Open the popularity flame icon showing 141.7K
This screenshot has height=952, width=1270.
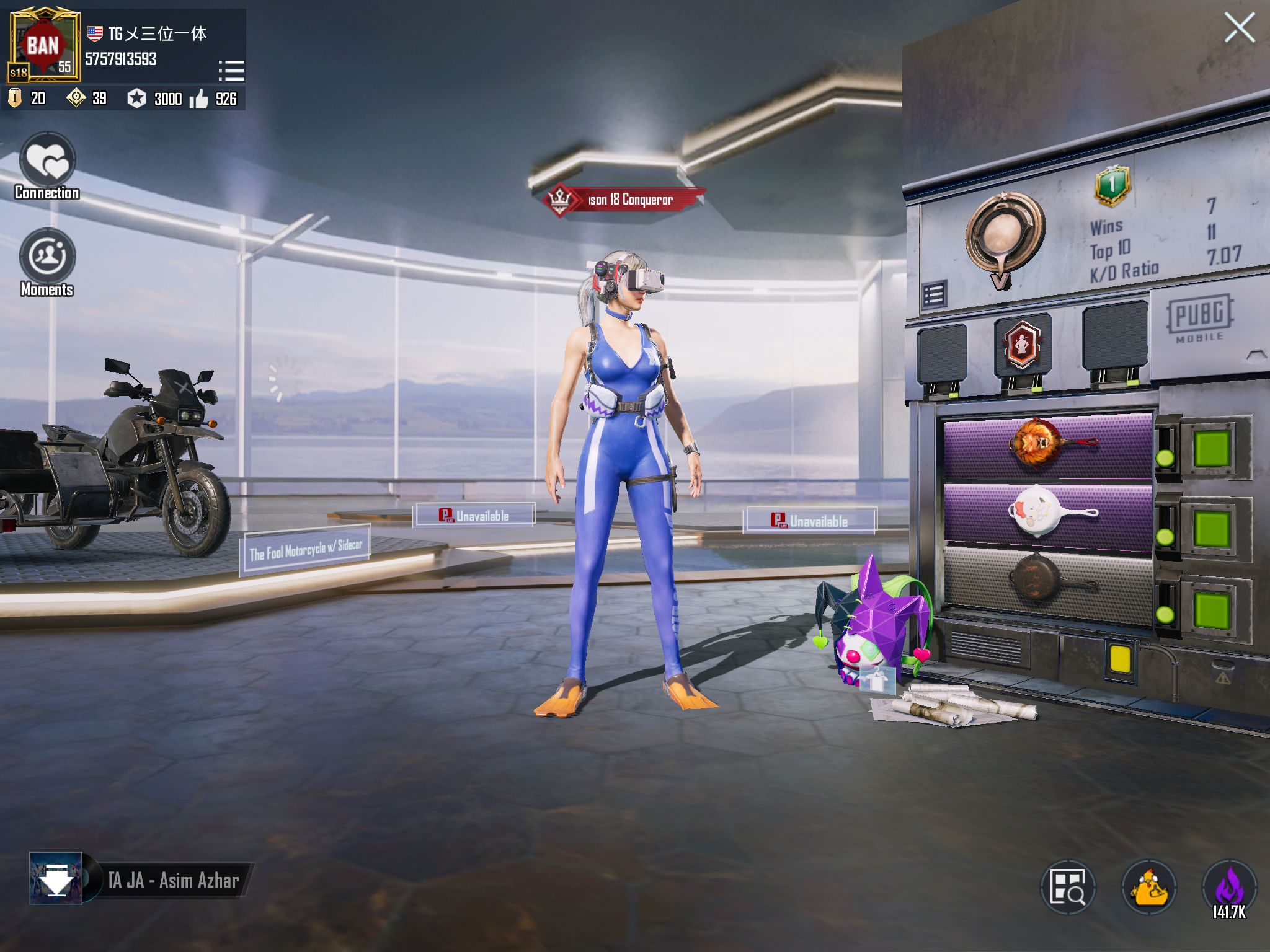[x=1229, y=888]
